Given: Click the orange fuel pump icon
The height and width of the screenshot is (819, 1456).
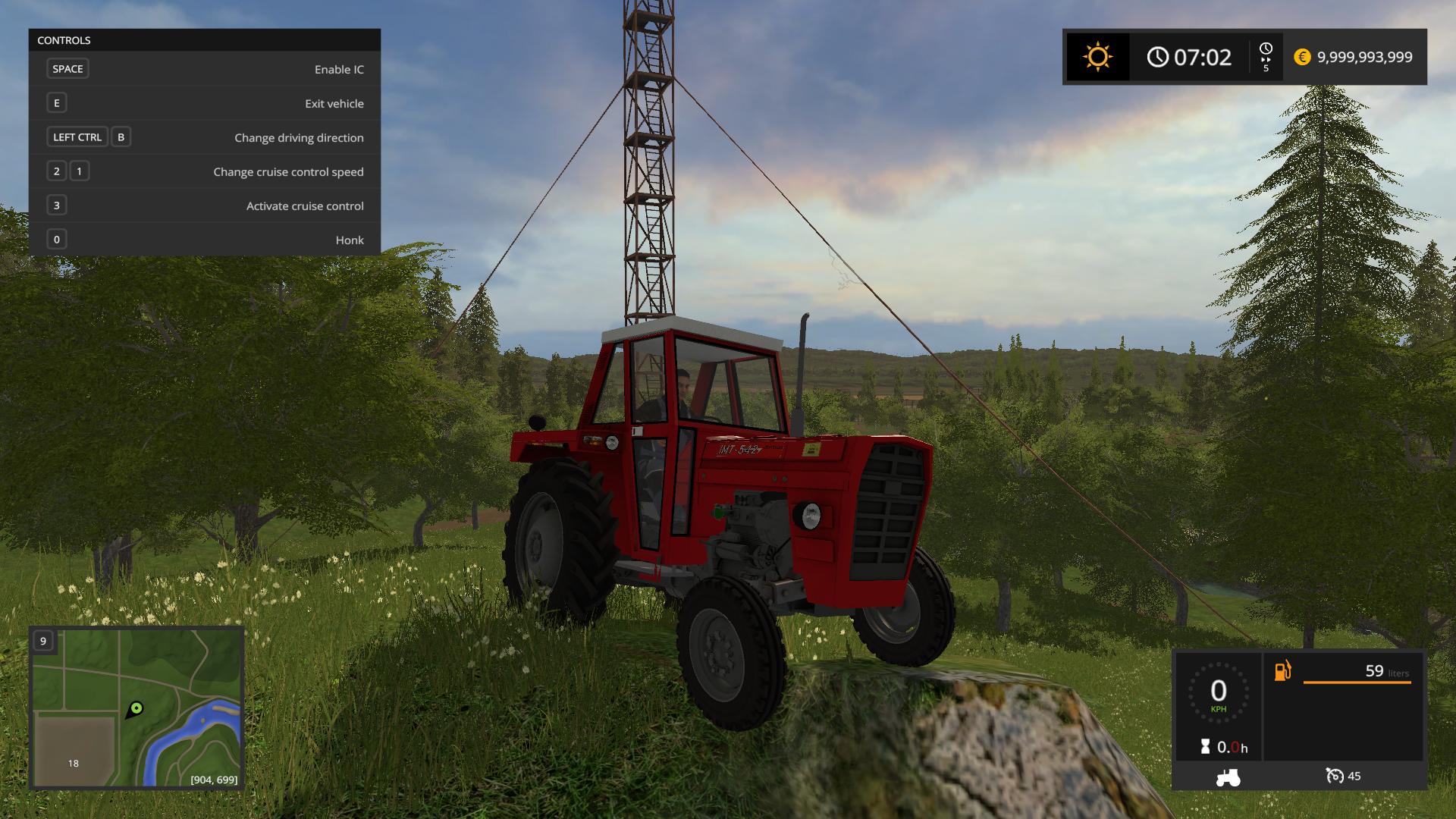Looking at the screenshot, I should pyautogui.click(x=1282, y=671).
